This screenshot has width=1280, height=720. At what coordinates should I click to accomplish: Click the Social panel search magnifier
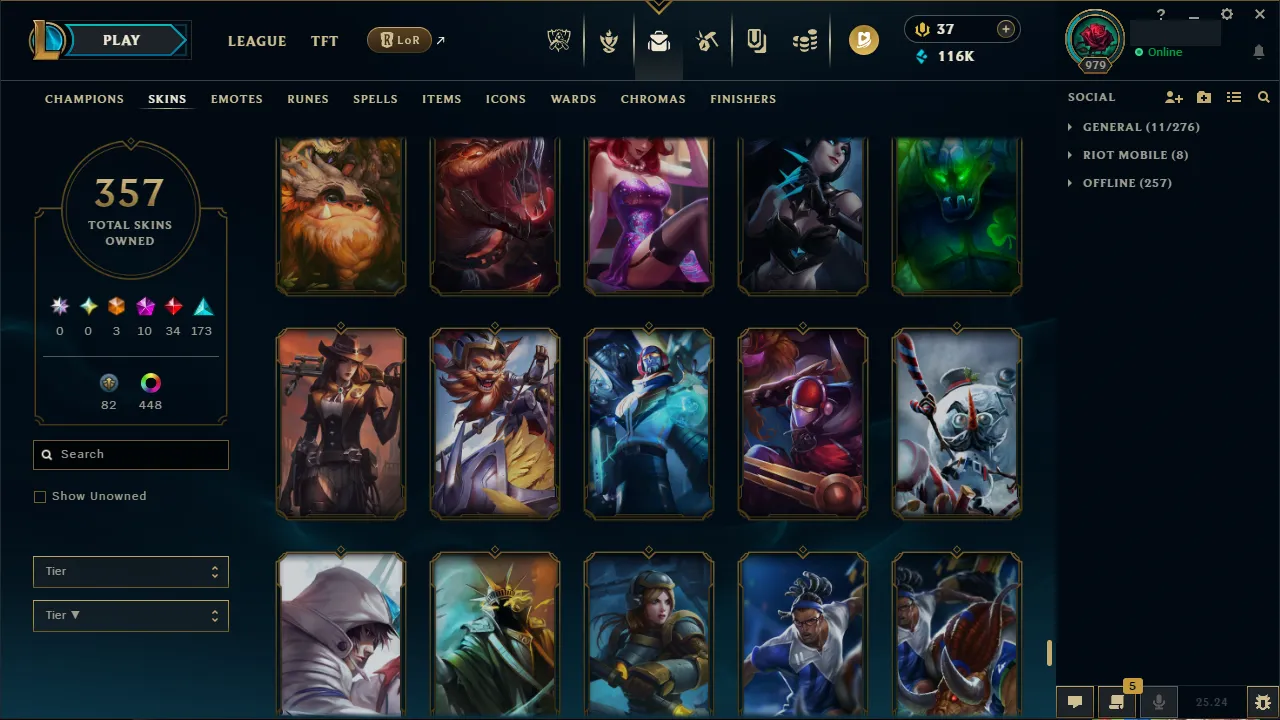click(1263, 97)
